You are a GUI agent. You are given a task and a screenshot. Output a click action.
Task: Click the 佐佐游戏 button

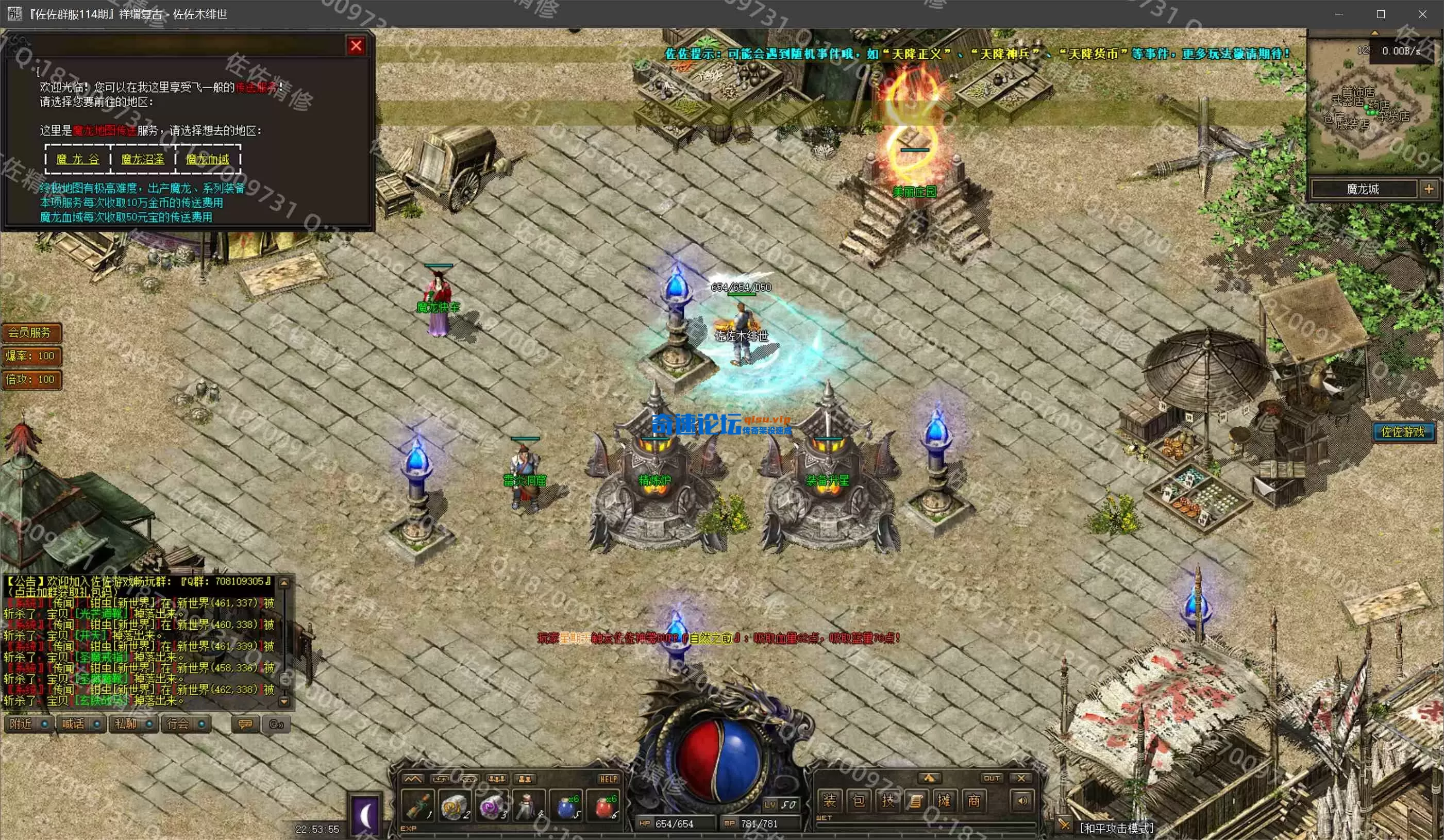1402,431
